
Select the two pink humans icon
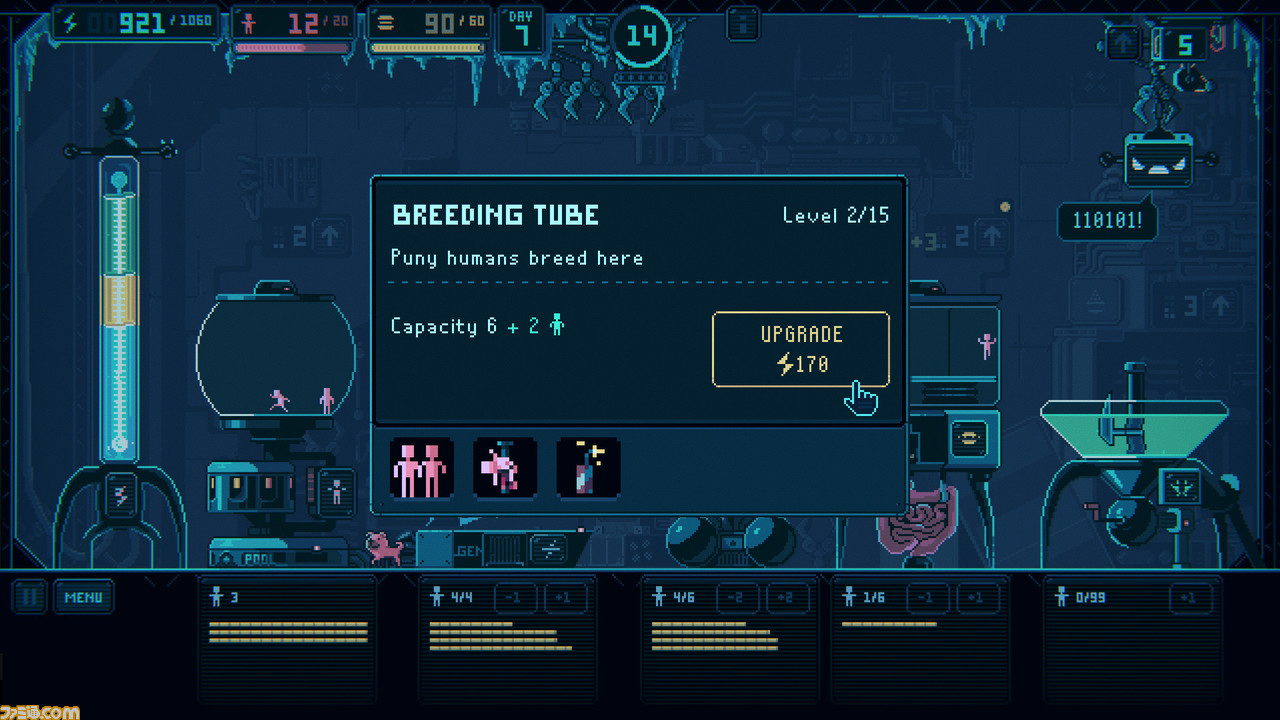click(x=421, y=468)
